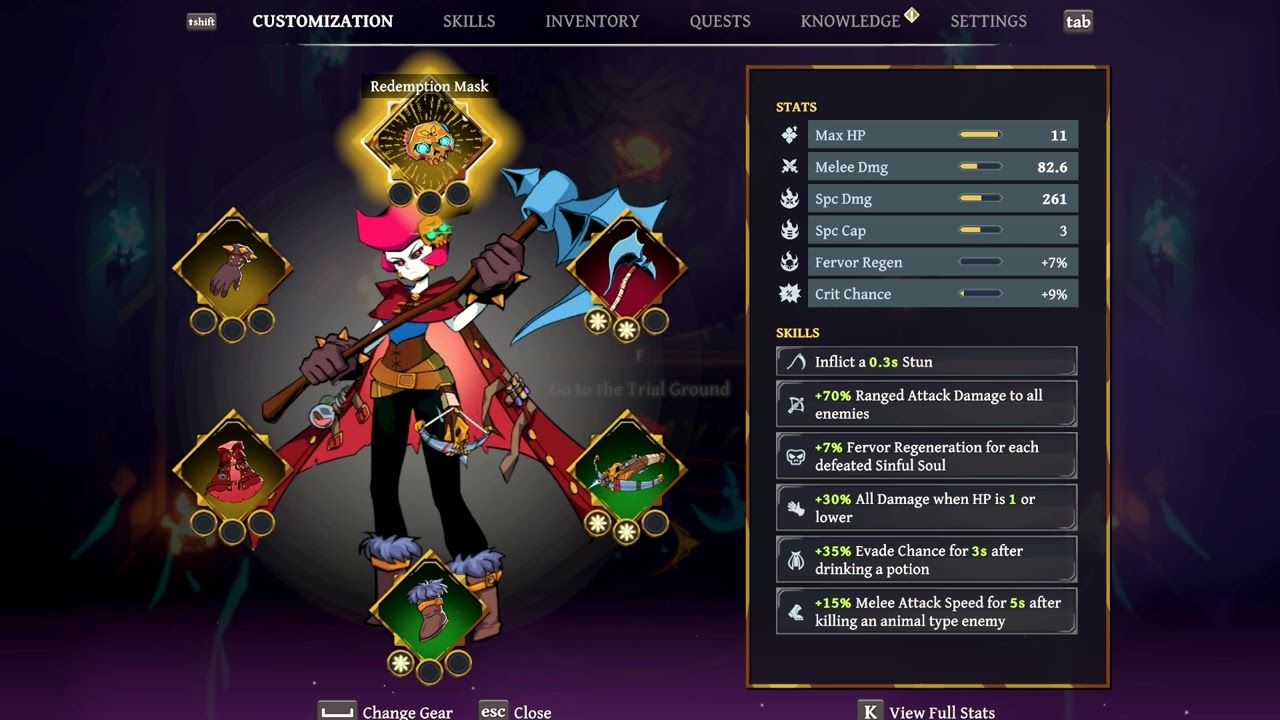Select the Melee Attack Speed skill row
Viewport: 1280px width, 720px height.
(x=926, y=612)
